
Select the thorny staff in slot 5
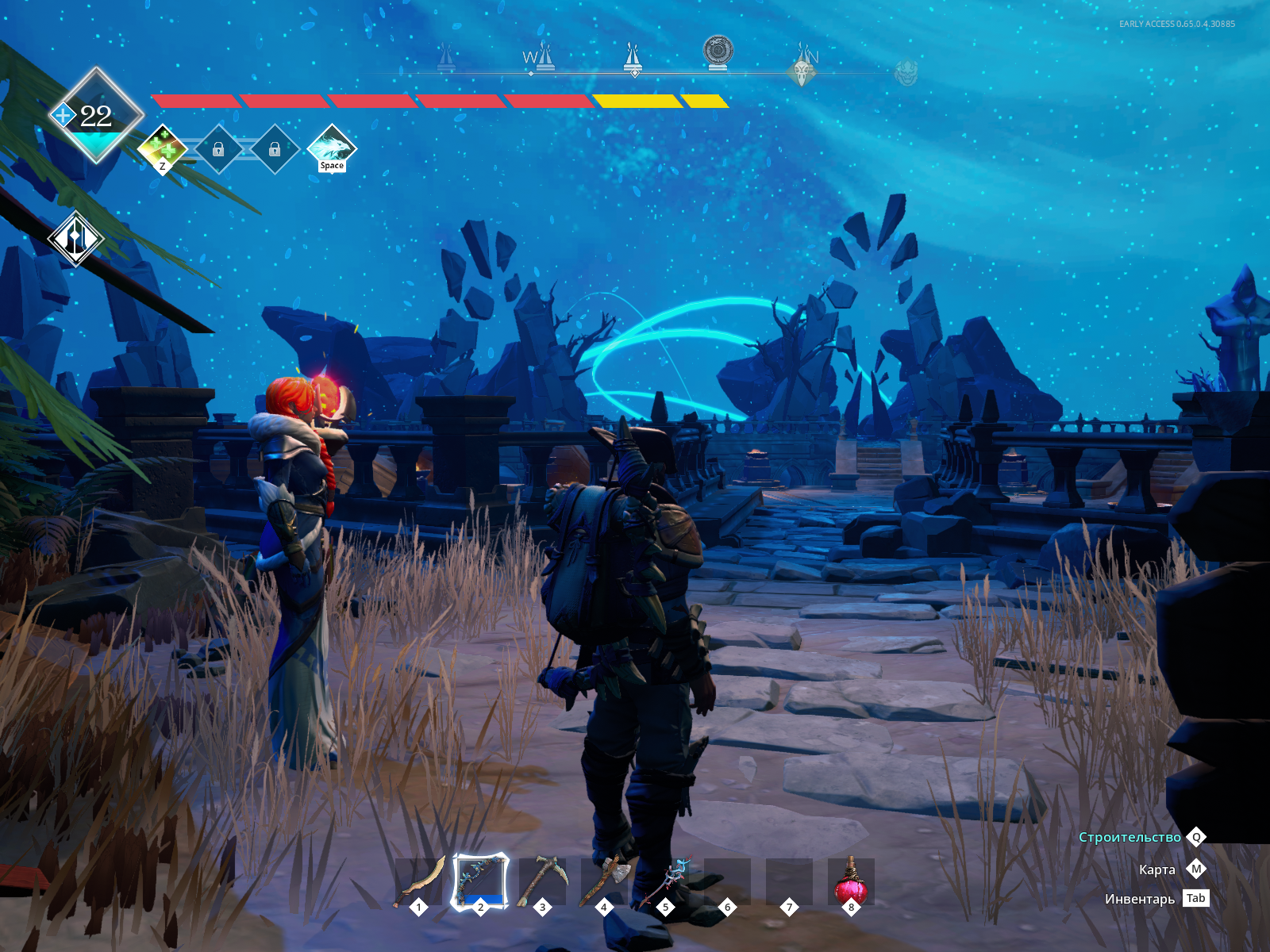tap(665, 881)
